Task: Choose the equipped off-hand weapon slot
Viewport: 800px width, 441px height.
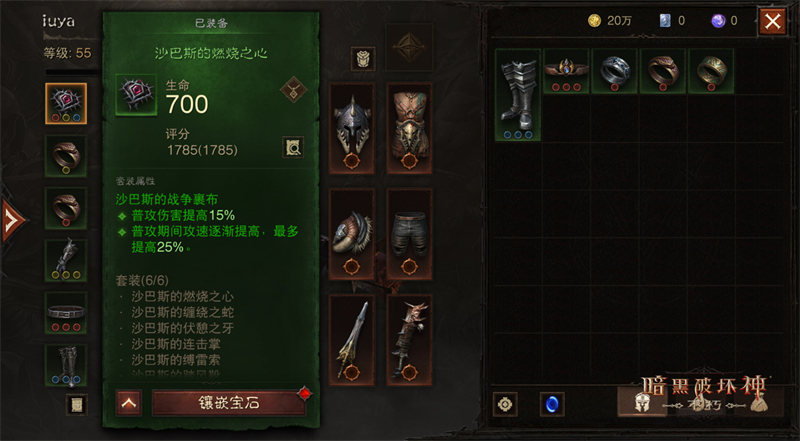Action: 409,338
